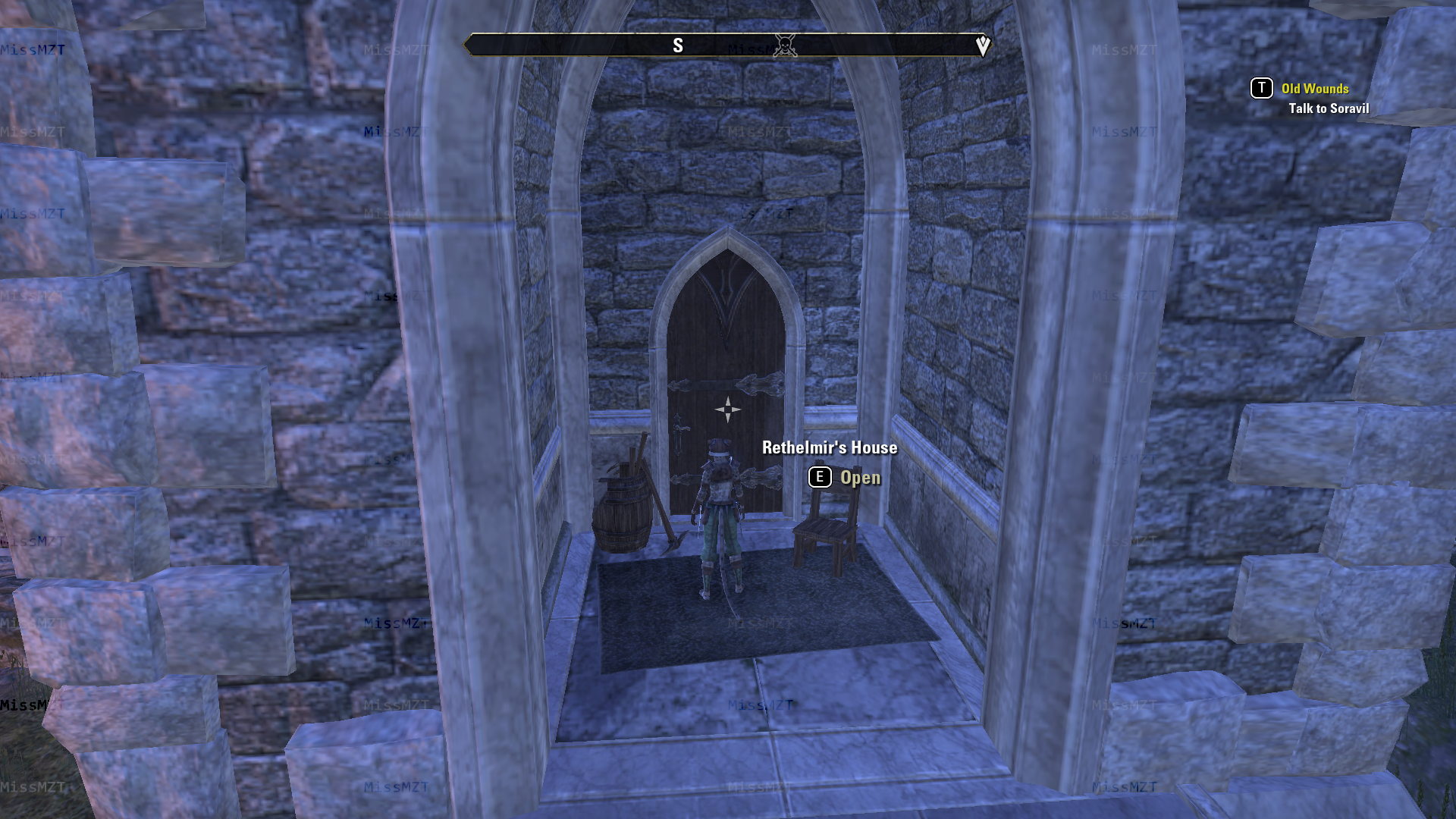This screenshot has height=819, width=1456.
Task: Select the quest chevron on the compass right edge
Action: point(984,45)
